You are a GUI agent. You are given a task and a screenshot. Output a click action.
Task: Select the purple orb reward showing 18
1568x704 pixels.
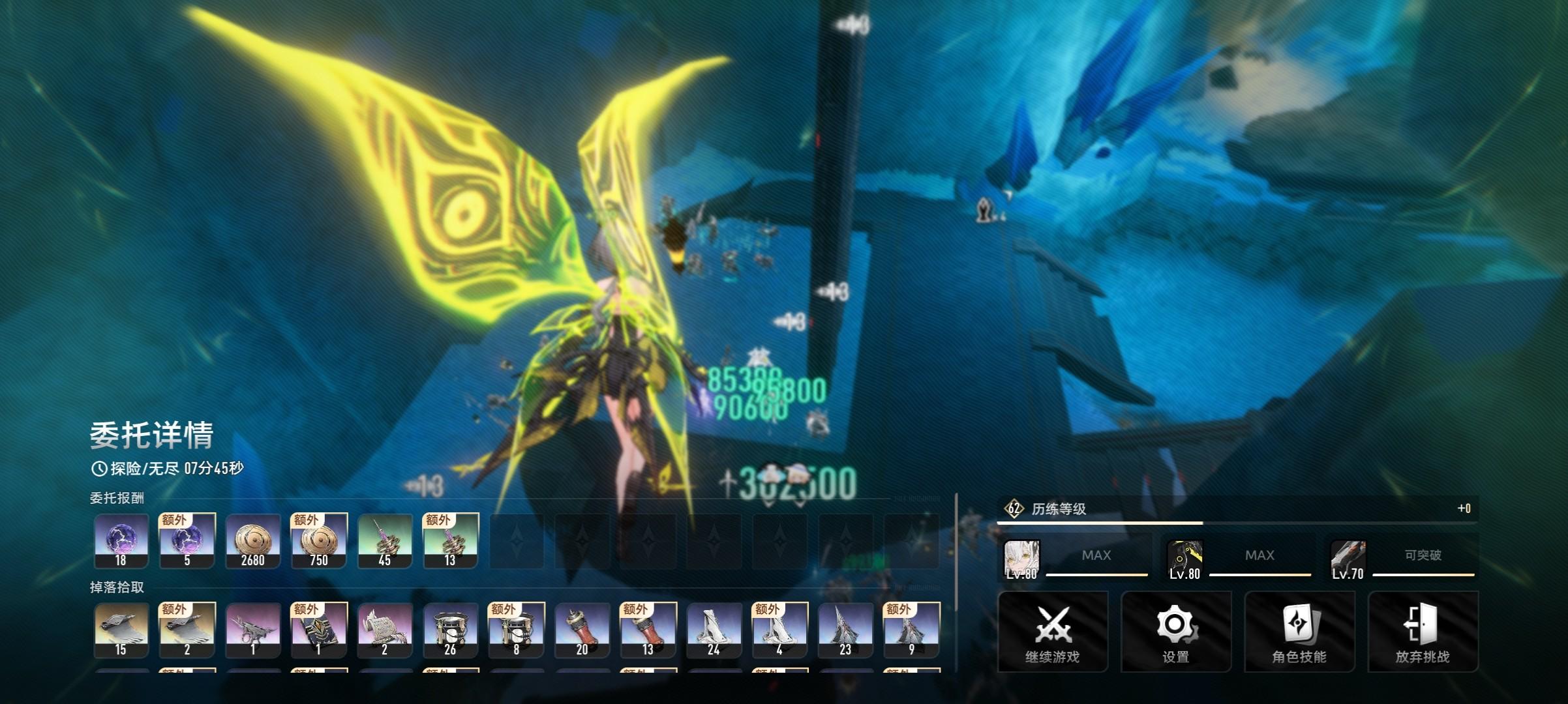coord(121,541)
